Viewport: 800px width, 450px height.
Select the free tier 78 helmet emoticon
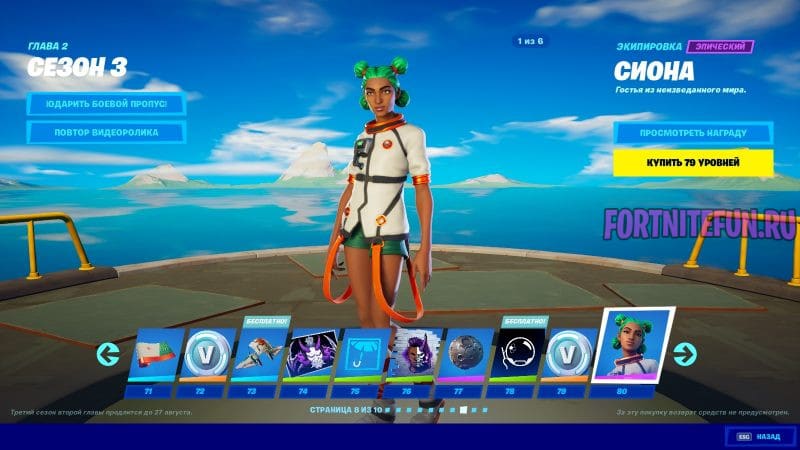(518, 354)
